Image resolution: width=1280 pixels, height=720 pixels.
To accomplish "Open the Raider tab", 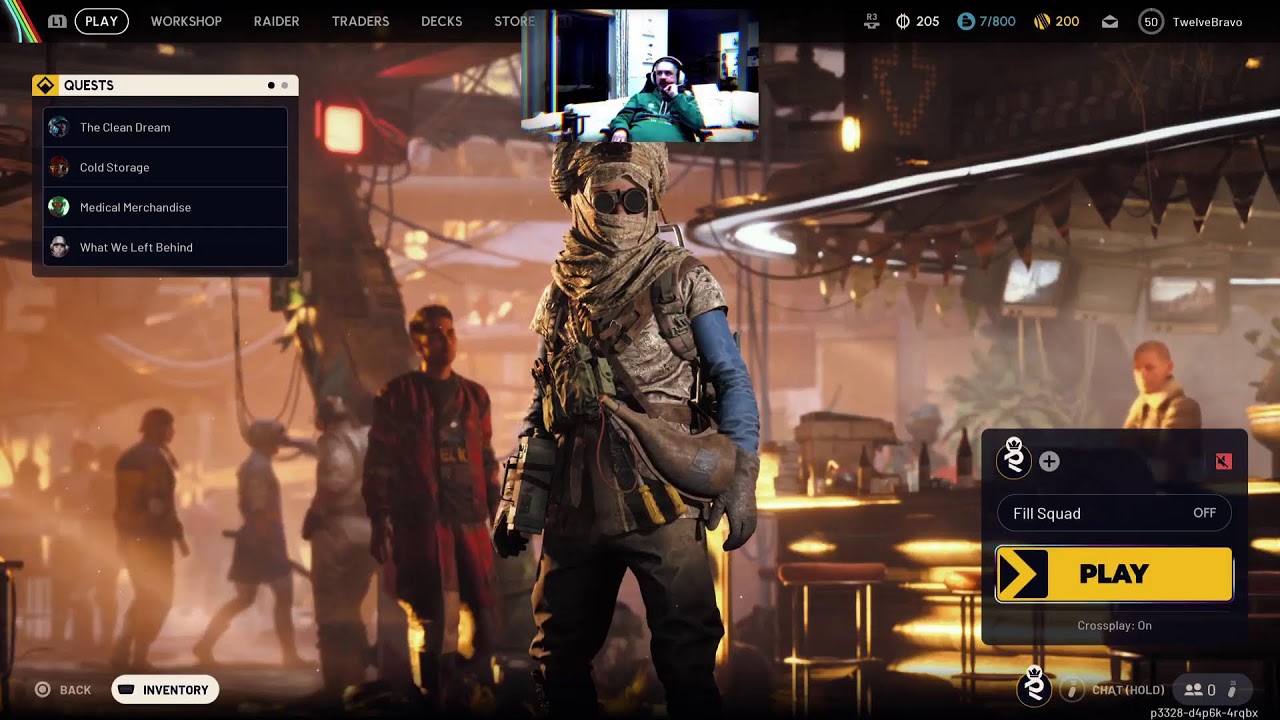I will (276, 21).
